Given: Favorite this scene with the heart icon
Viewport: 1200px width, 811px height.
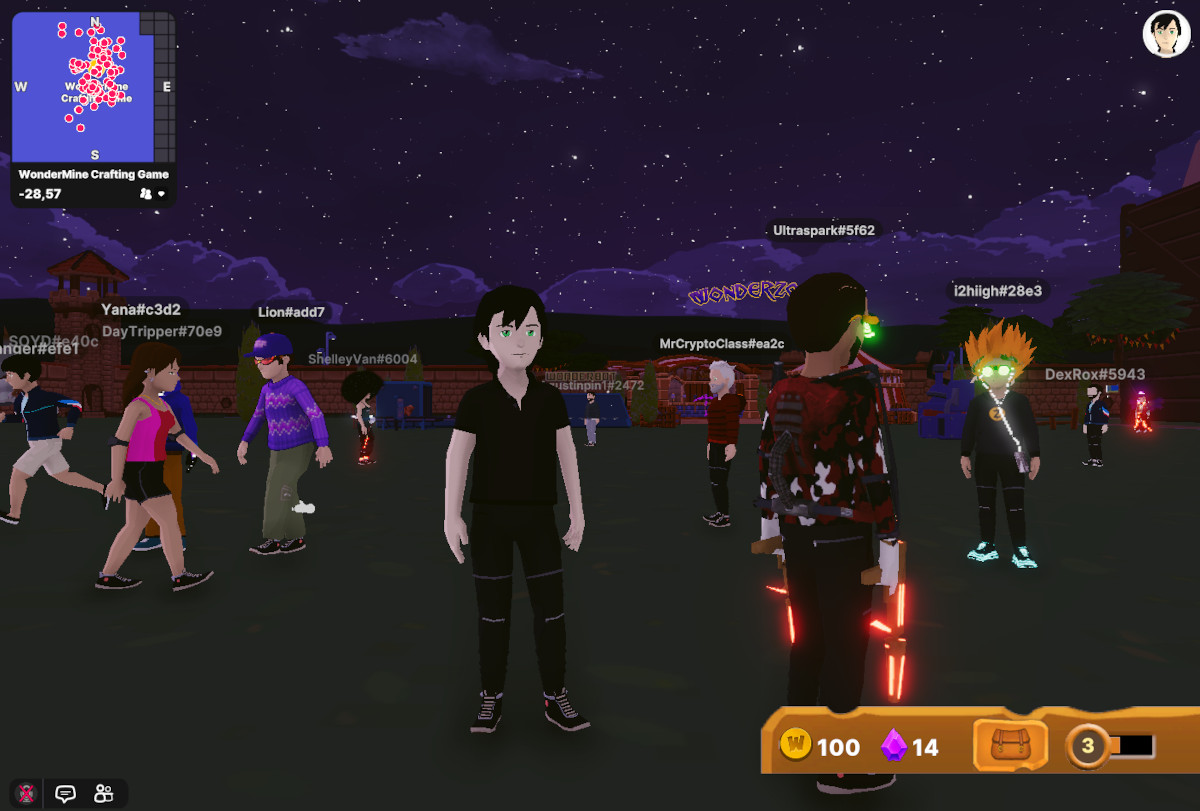Looking at the screenshot, I should [161, 193].
